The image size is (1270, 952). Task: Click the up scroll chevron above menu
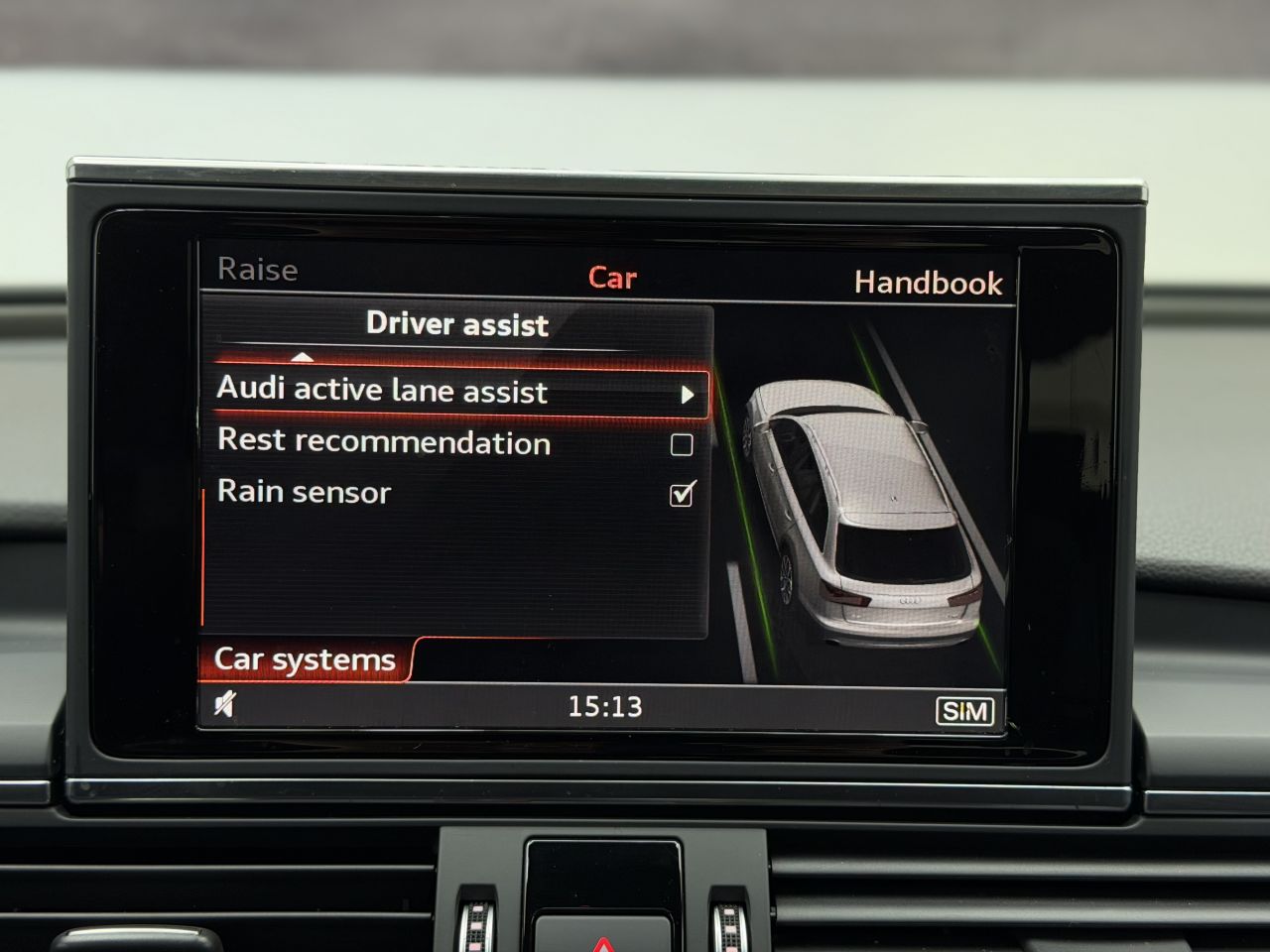pyautogui.click(x=305, y=359)
